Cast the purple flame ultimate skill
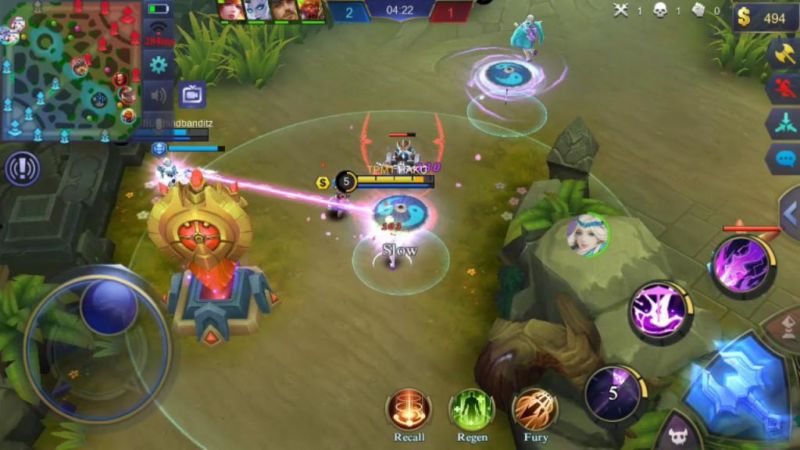 point(743,265)
